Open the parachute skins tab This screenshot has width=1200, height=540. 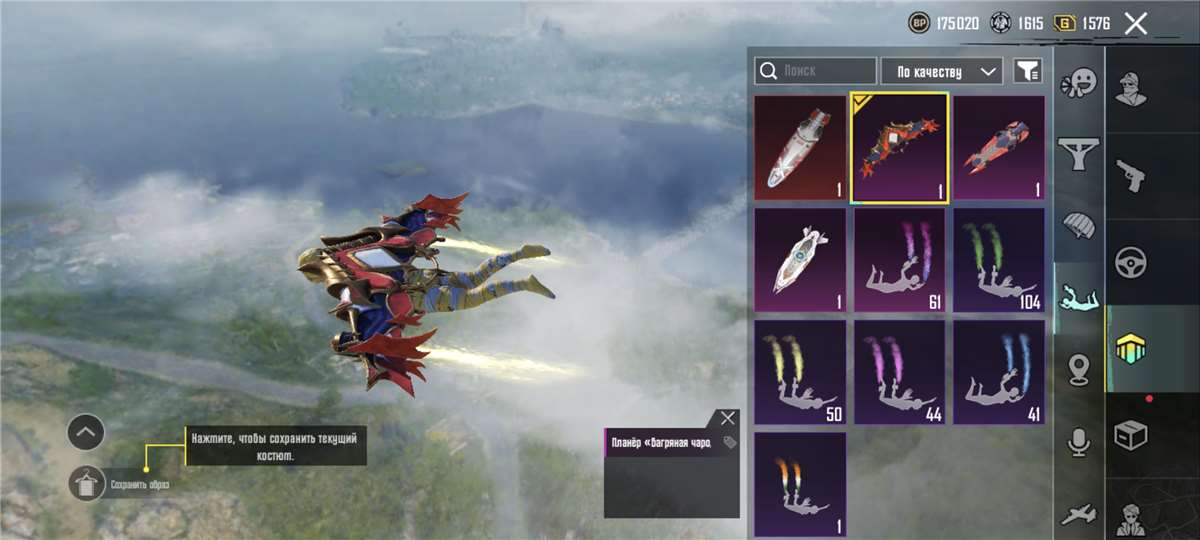pyautogui.click(x=1079, y=226)
